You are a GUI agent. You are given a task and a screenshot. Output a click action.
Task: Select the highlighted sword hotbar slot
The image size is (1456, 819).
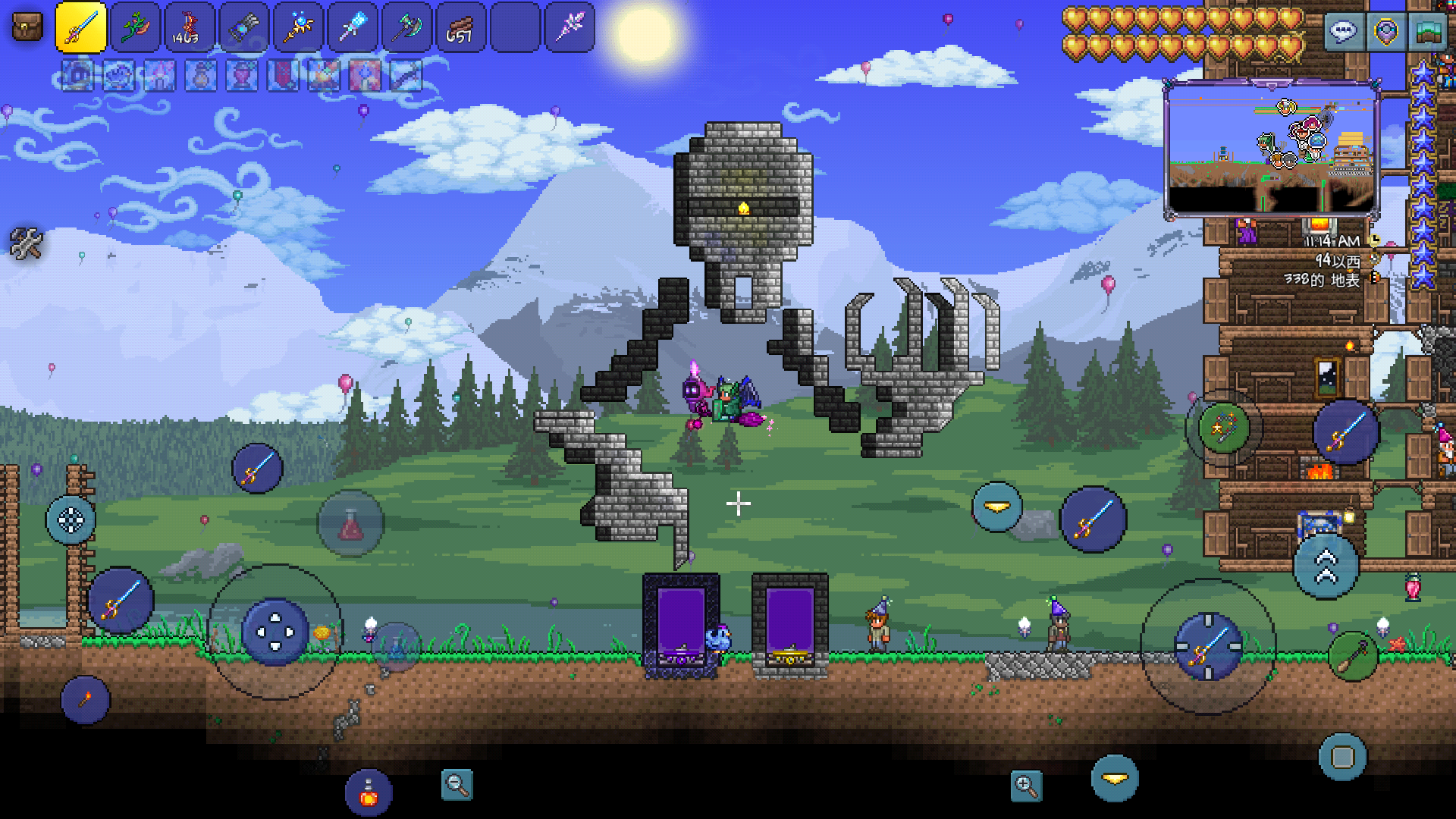[81, 28]
